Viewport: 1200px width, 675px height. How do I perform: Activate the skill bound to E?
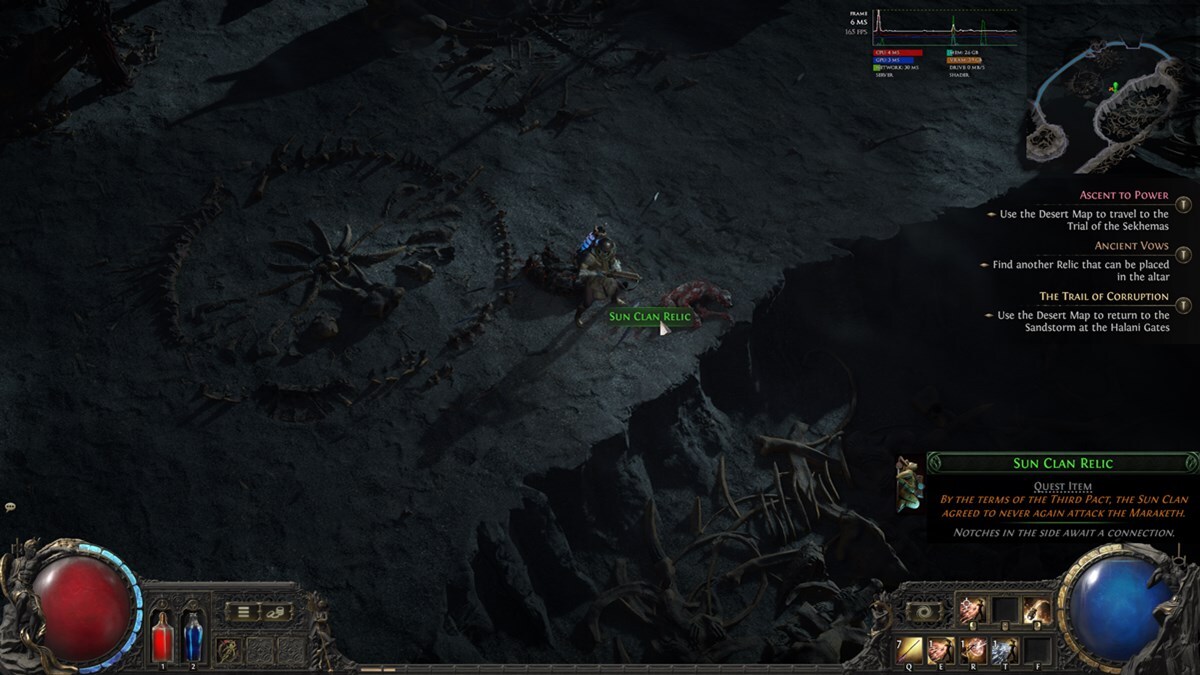[941, 649]
